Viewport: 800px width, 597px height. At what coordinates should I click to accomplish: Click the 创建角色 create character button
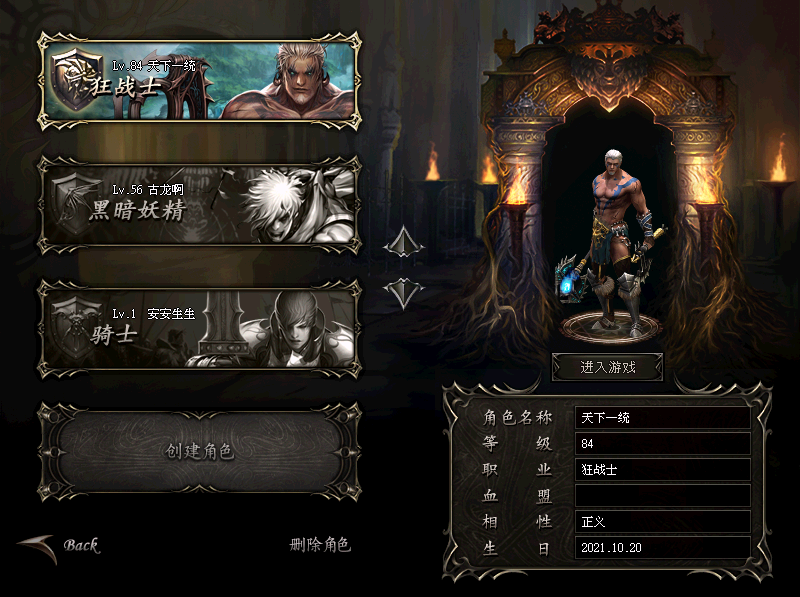pyautogui.click(x=199, y=451)
